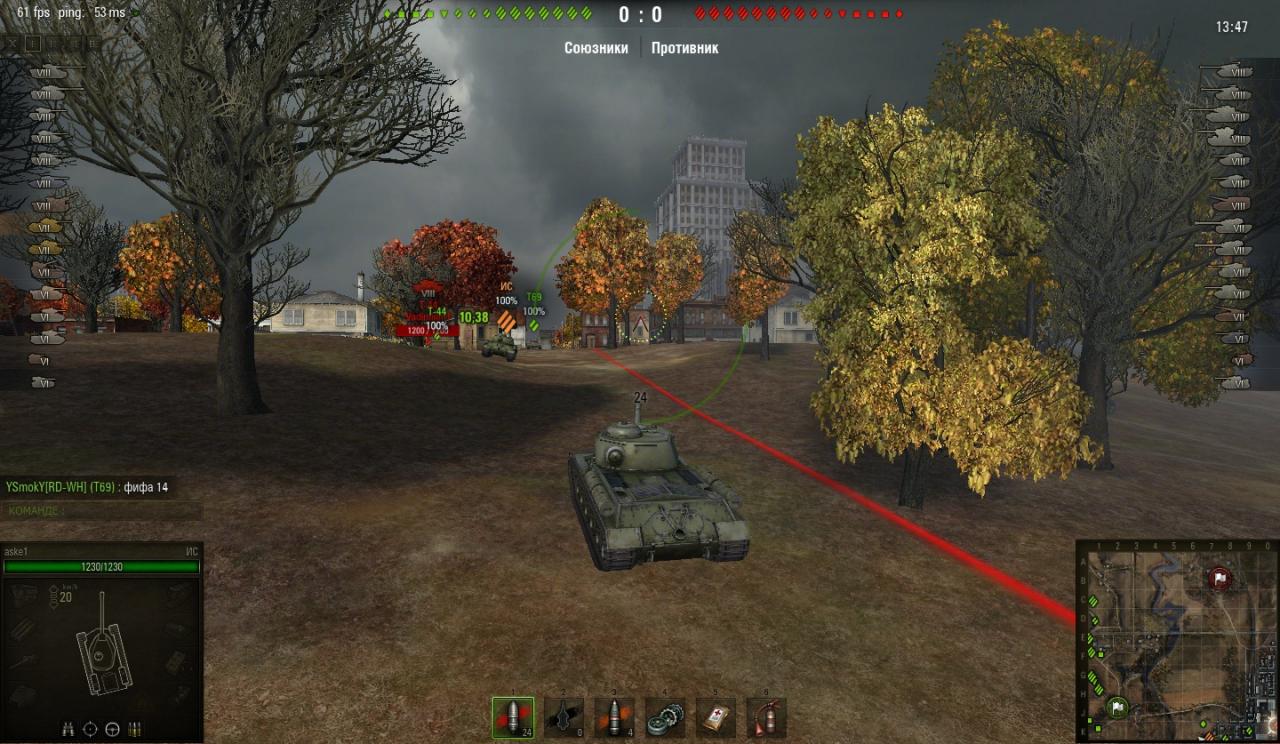Use the repair kit consumable
Image resolution: width=1280 pixels, height=744 pixels.
[x=665, y=717]
